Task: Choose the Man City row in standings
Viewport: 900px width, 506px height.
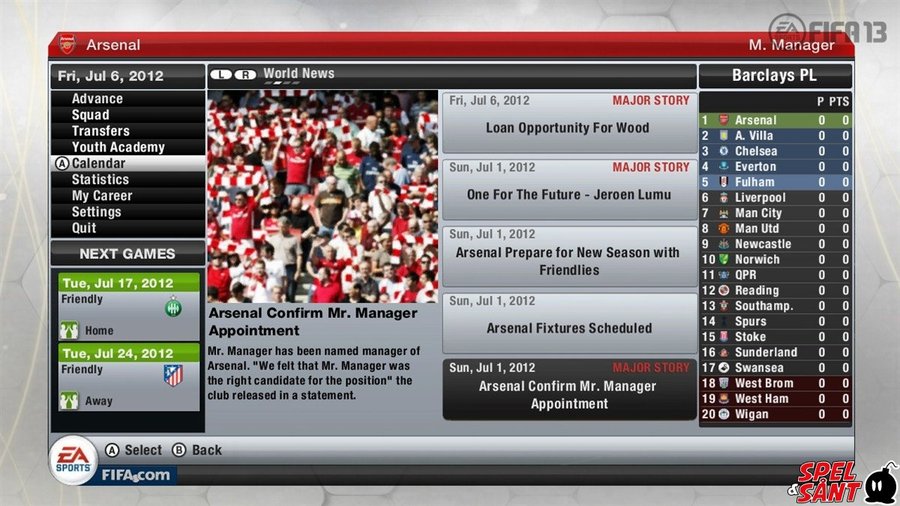Action: coord(775,213)
